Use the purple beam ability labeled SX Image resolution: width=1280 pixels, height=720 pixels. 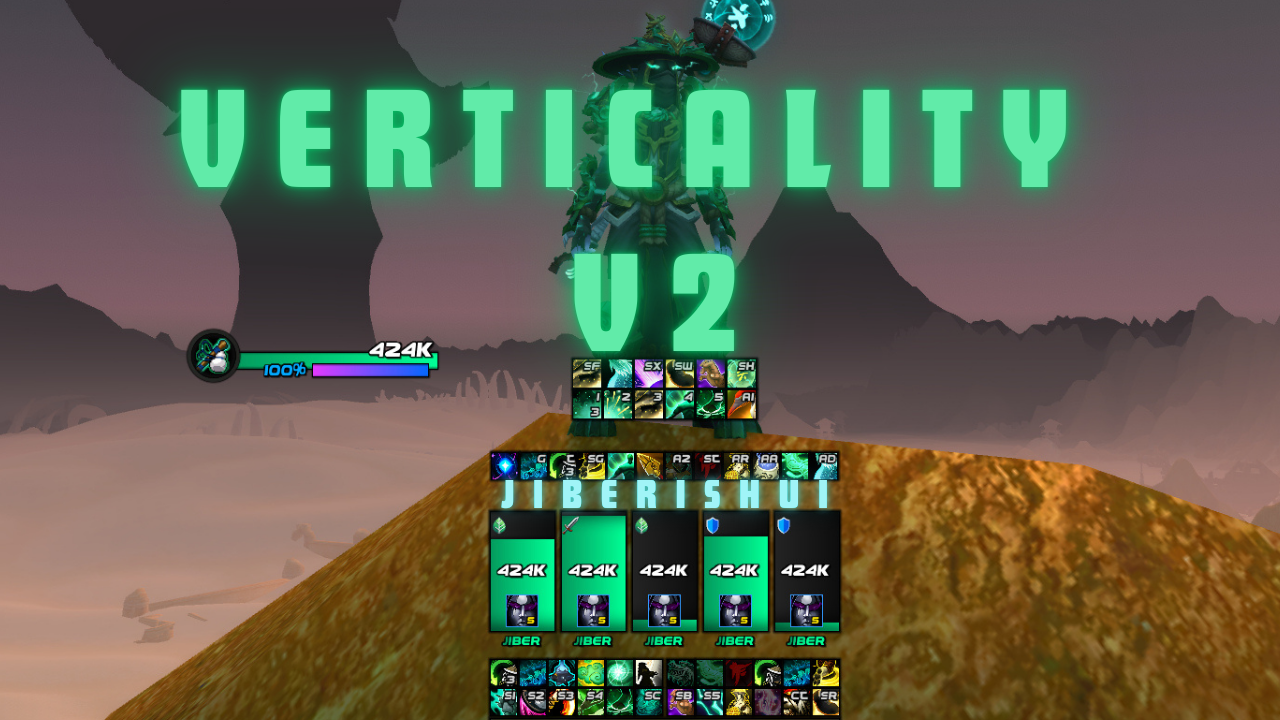coord(648,373)
